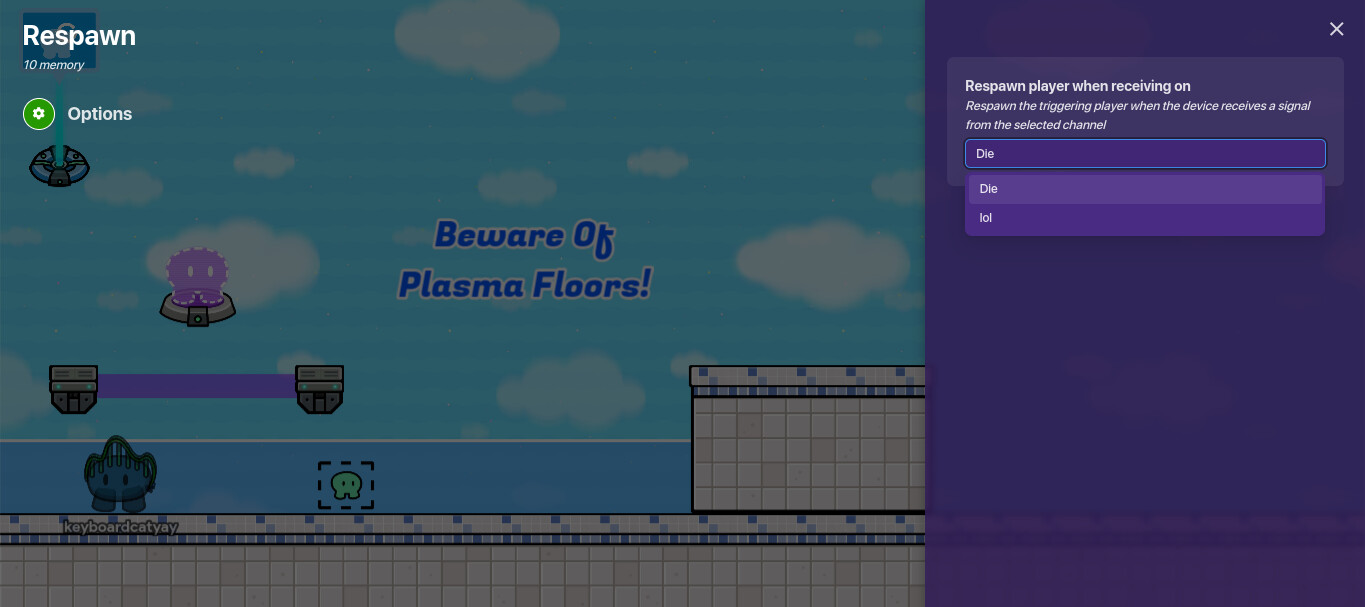Select the "lol" channel option

pyautogui.click(x=1144, y=218)
